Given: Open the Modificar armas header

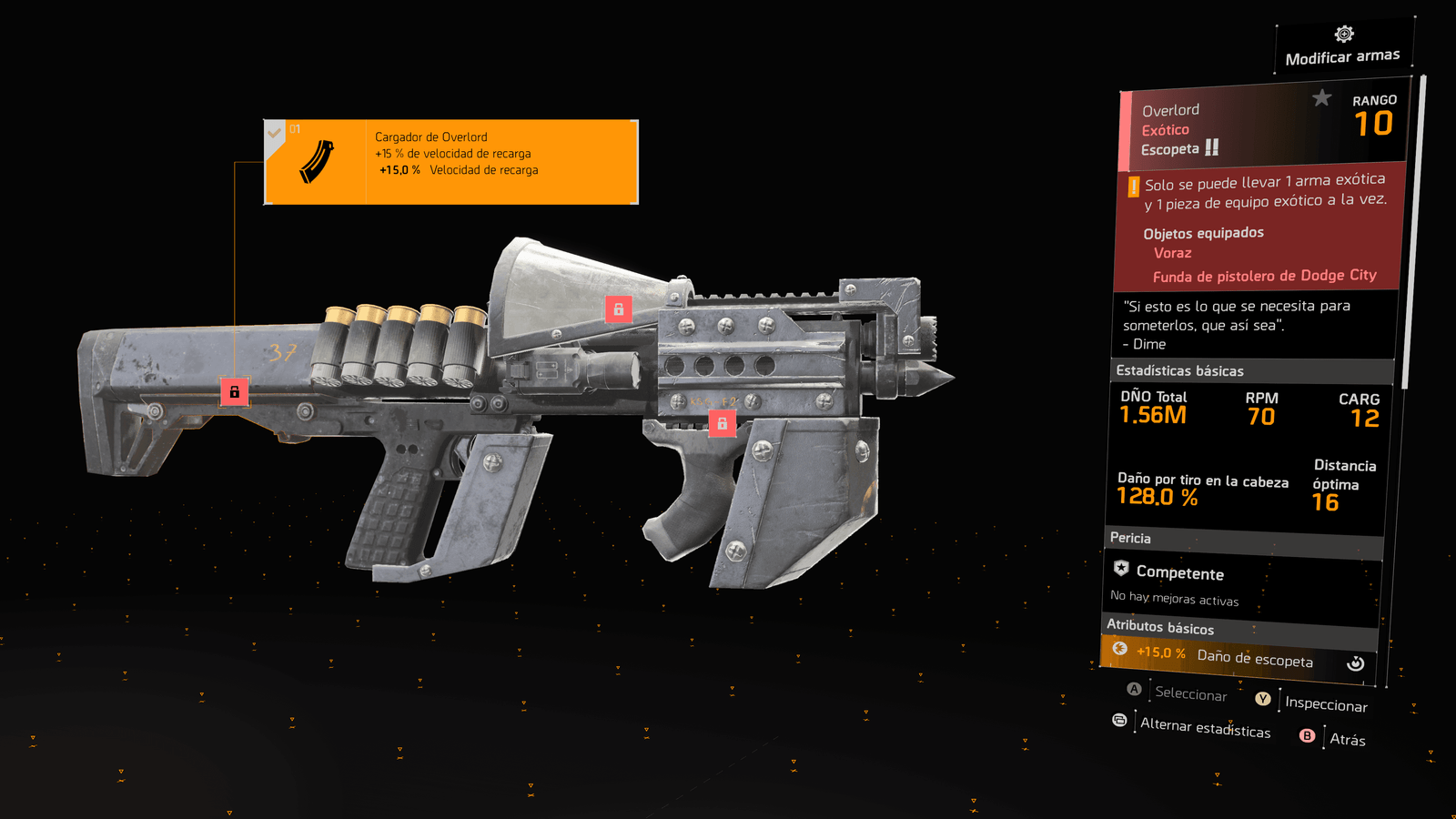Looking at the screenshot, I should click(x=1343, y=47).
